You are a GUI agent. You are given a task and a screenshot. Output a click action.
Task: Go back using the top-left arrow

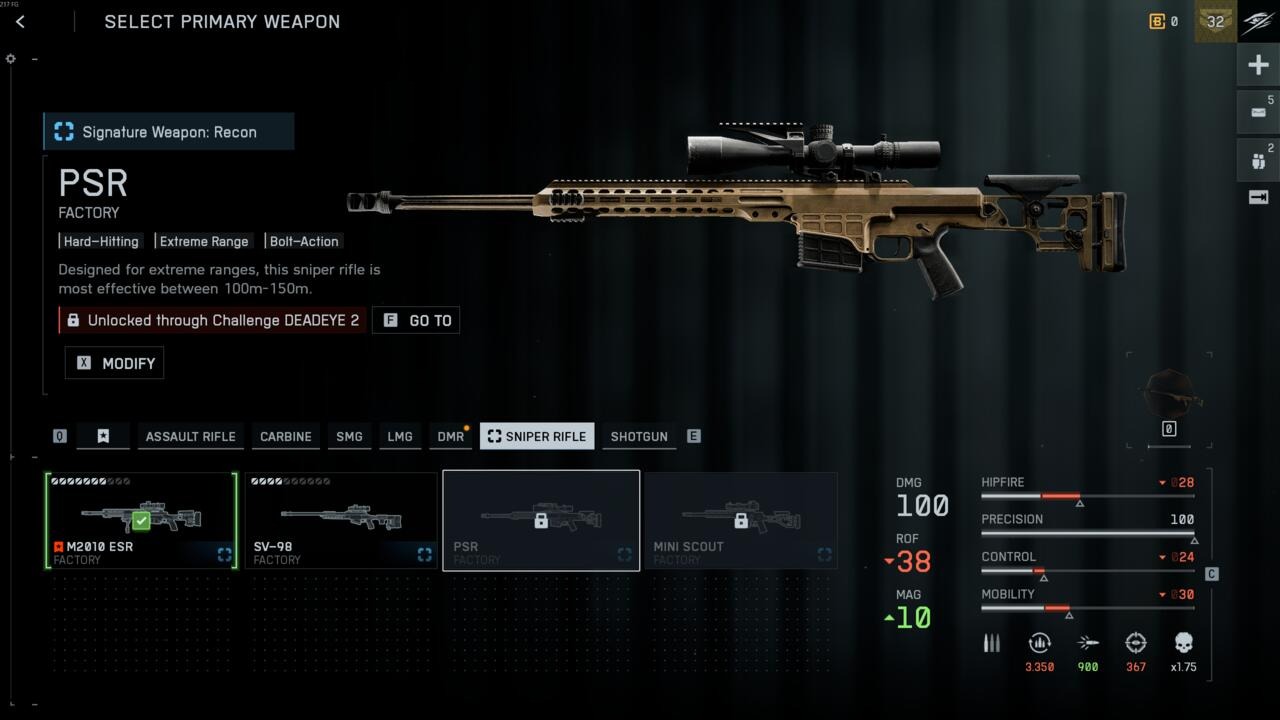coord(20,22)
